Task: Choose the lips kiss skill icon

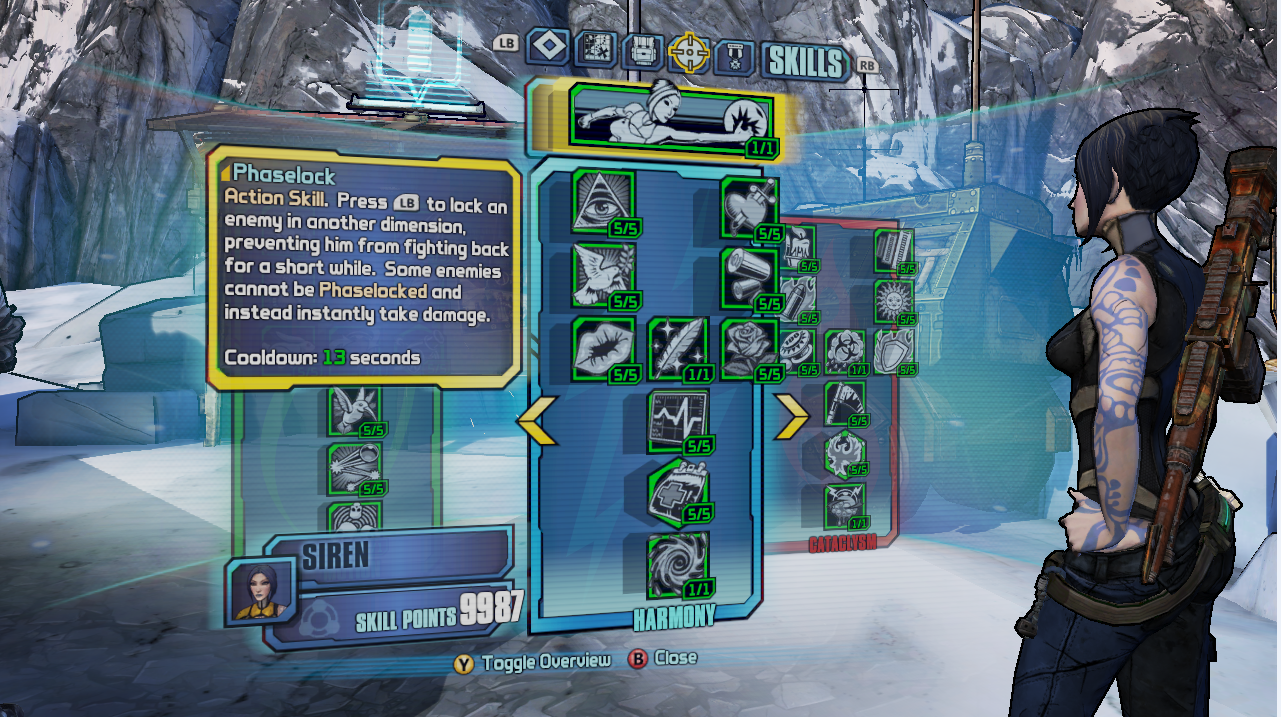Action: coord(603,347)
